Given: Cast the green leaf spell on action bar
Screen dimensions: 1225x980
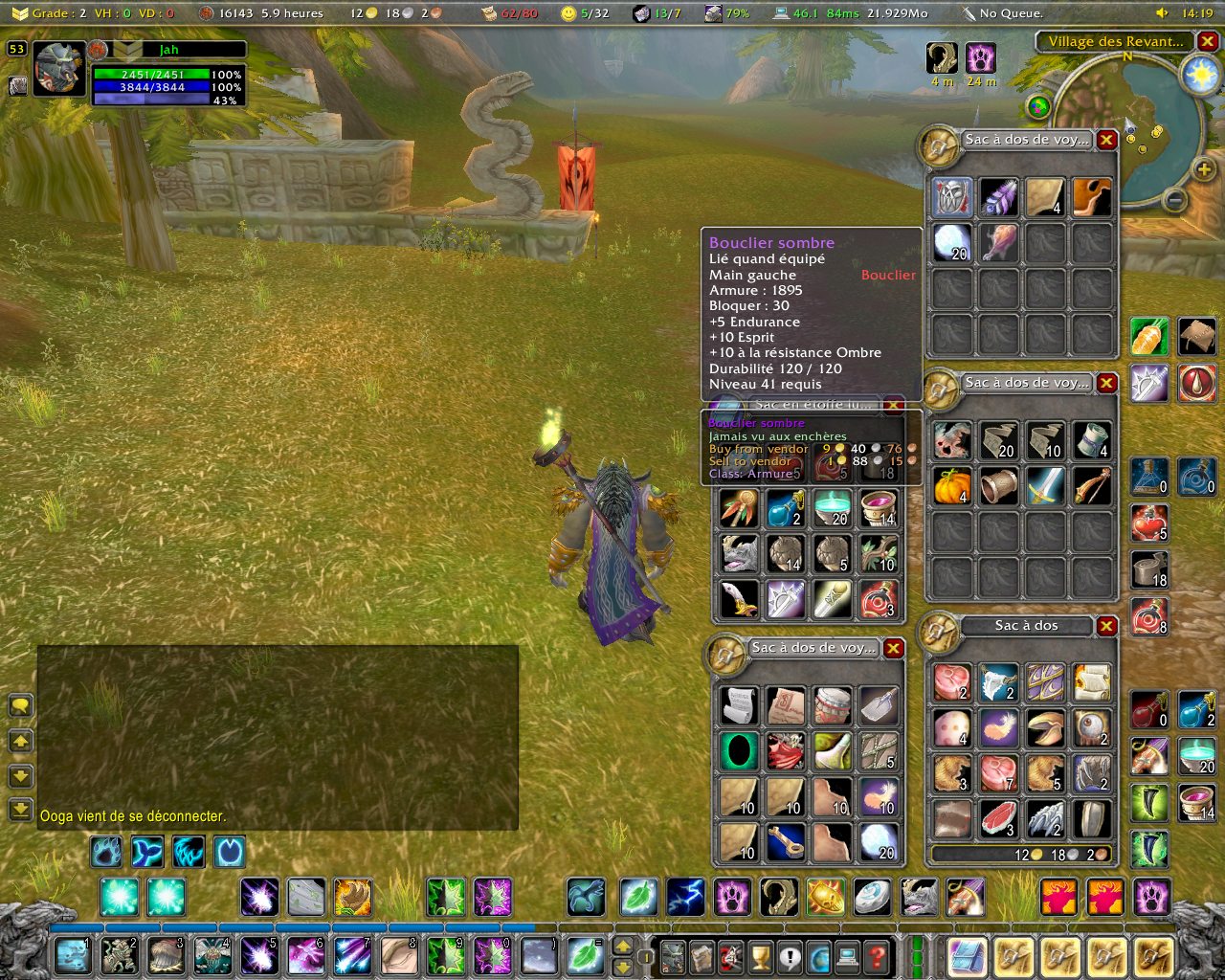Looking at the screenshot, I should (639, 898).
